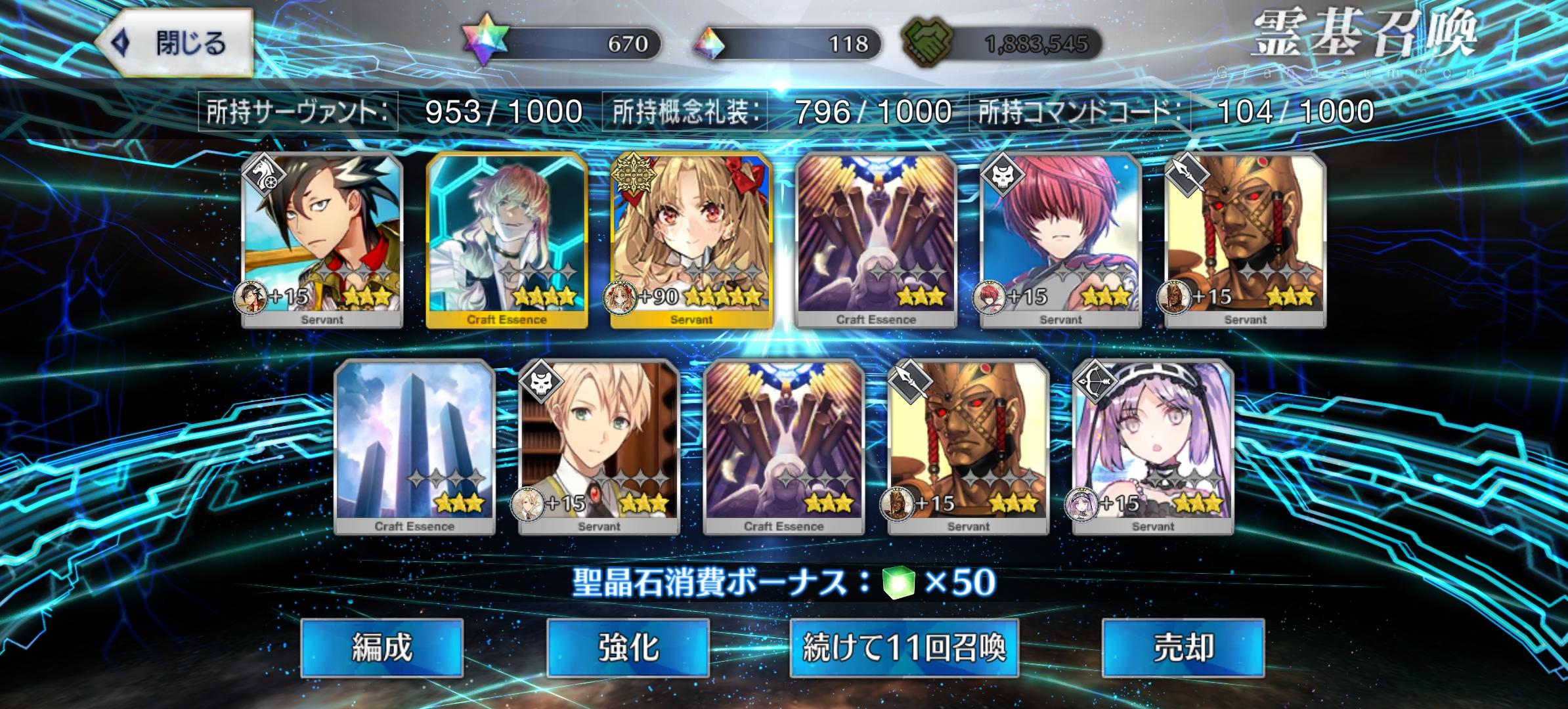The image size is (1568, 709).
Task: Click the Rider class icon on the top-left servant card
Action: tap(265, 176)
